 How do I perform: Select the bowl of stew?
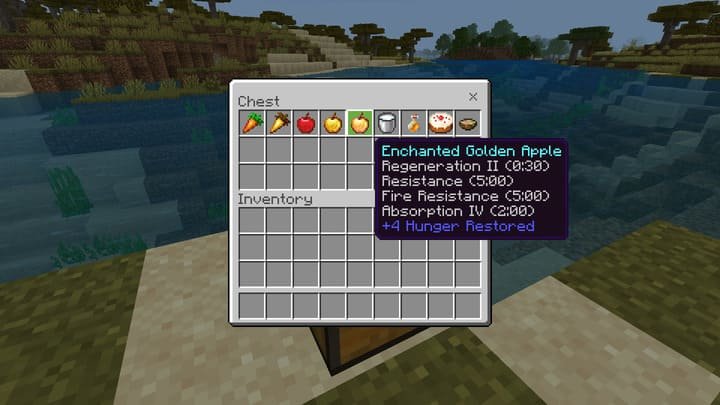[467, 123]
